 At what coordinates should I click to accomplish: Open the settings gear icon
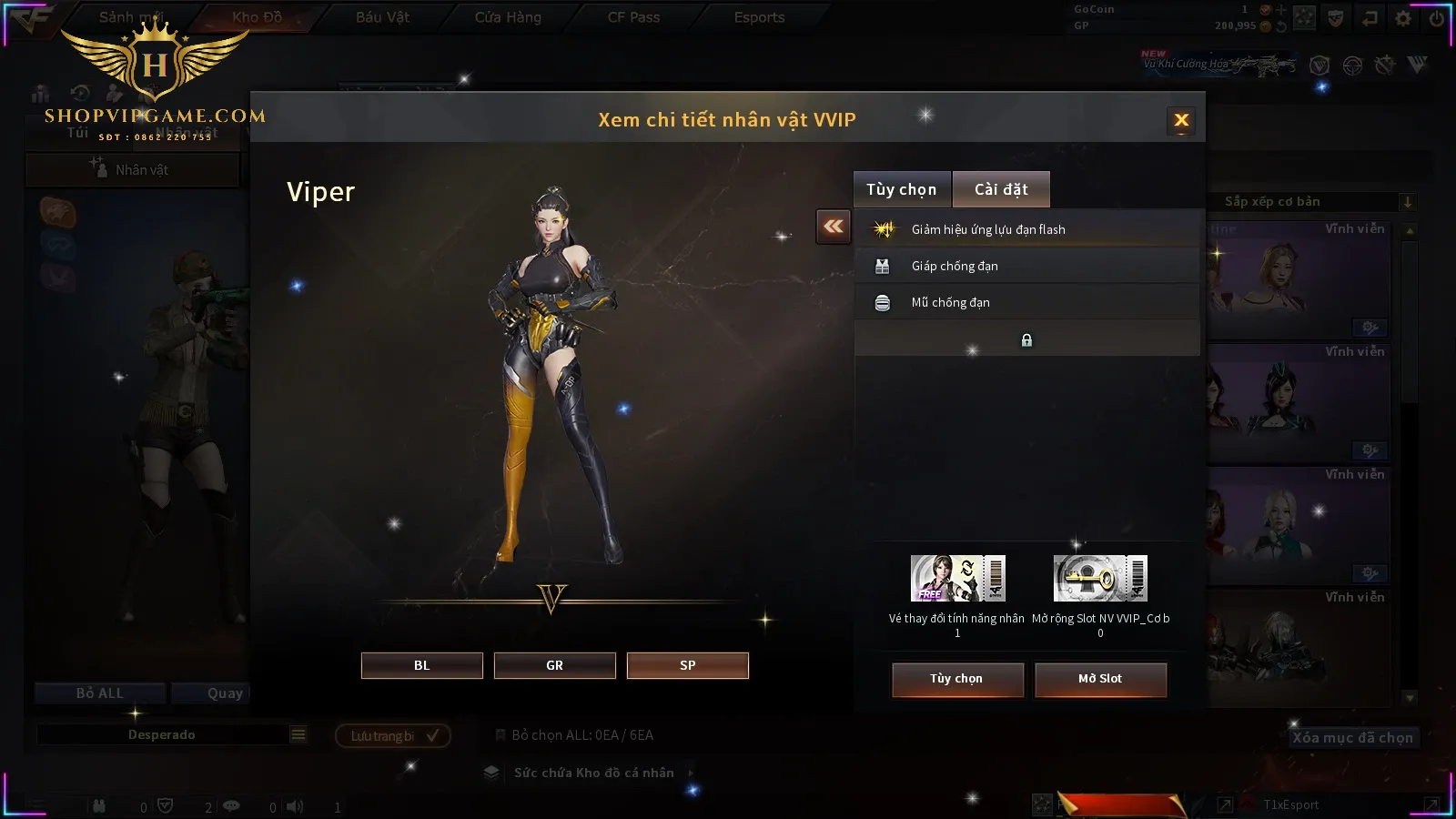pyautogui.click(x=1403, y=18)
